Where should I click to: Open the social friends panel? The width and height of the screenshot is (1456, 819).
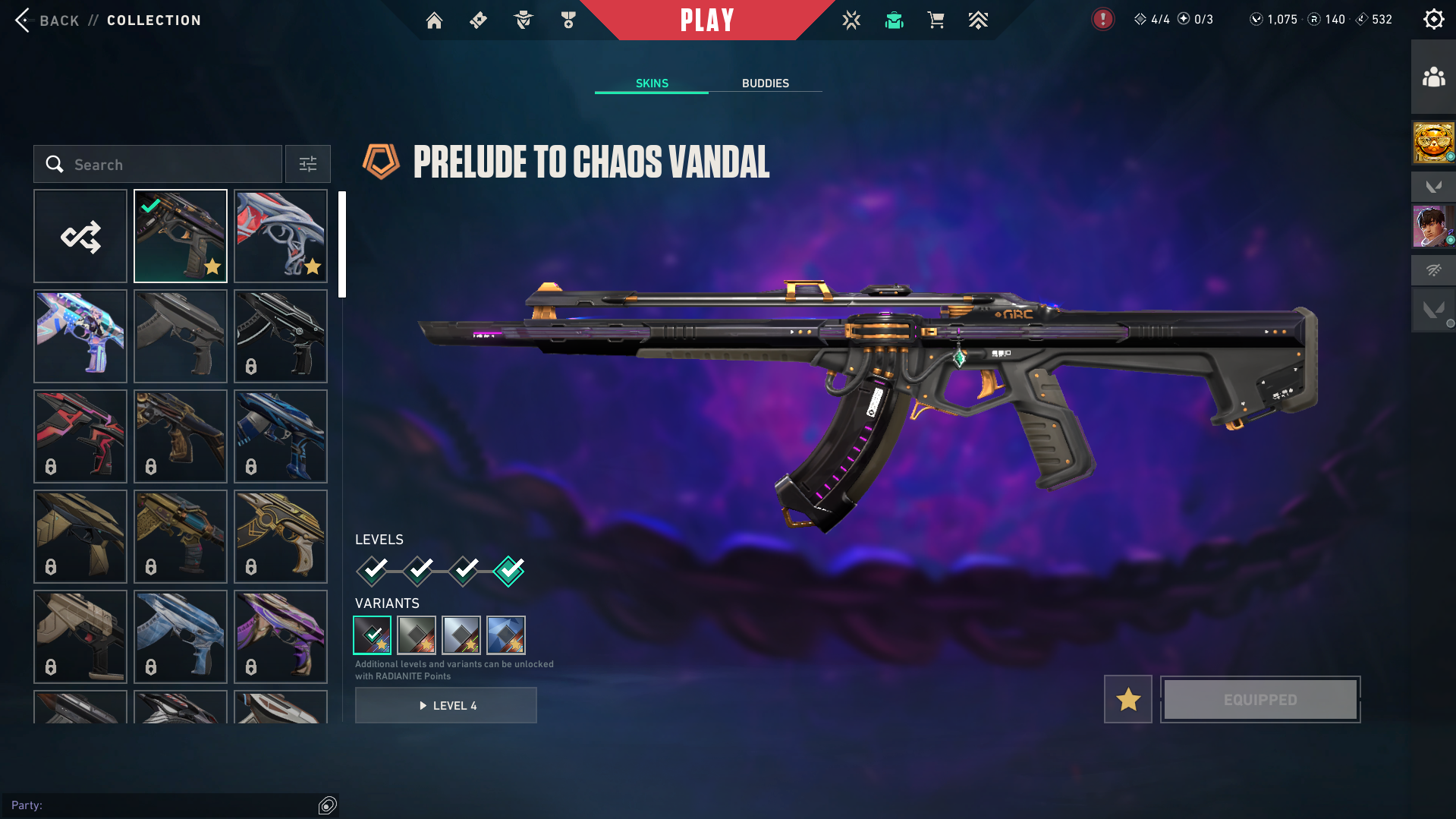[1433, 77]
